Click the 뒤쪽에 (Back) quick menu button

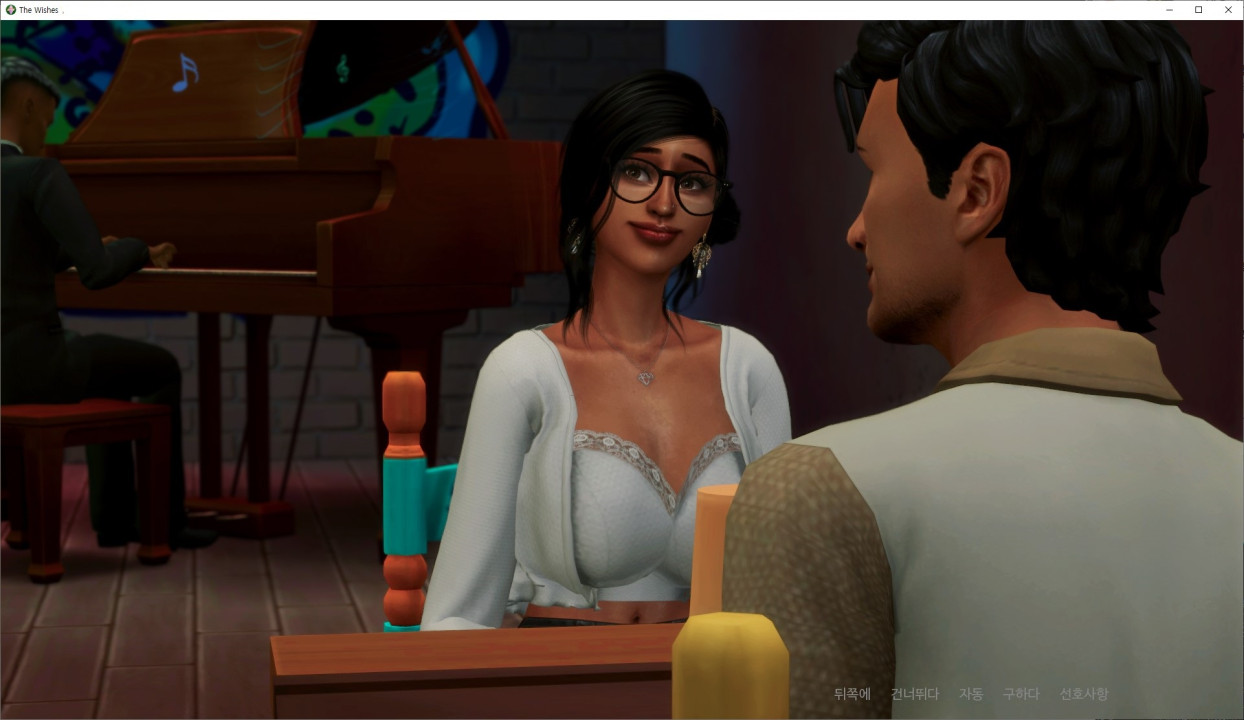click(x=852, y=694)
